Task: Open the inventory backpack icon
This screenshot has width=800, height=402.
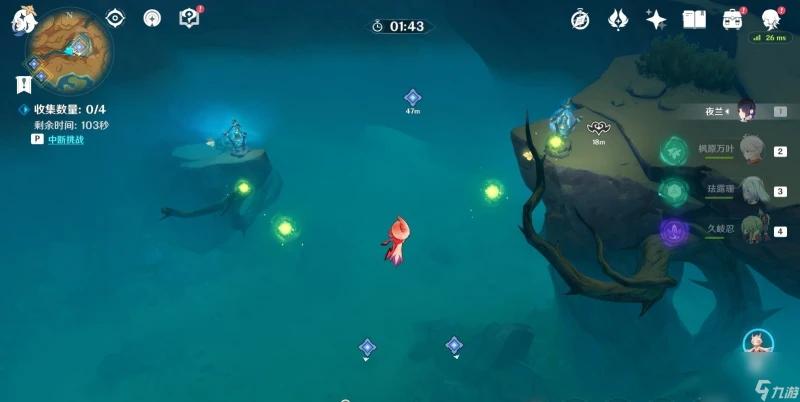Action: click(732, 19)
